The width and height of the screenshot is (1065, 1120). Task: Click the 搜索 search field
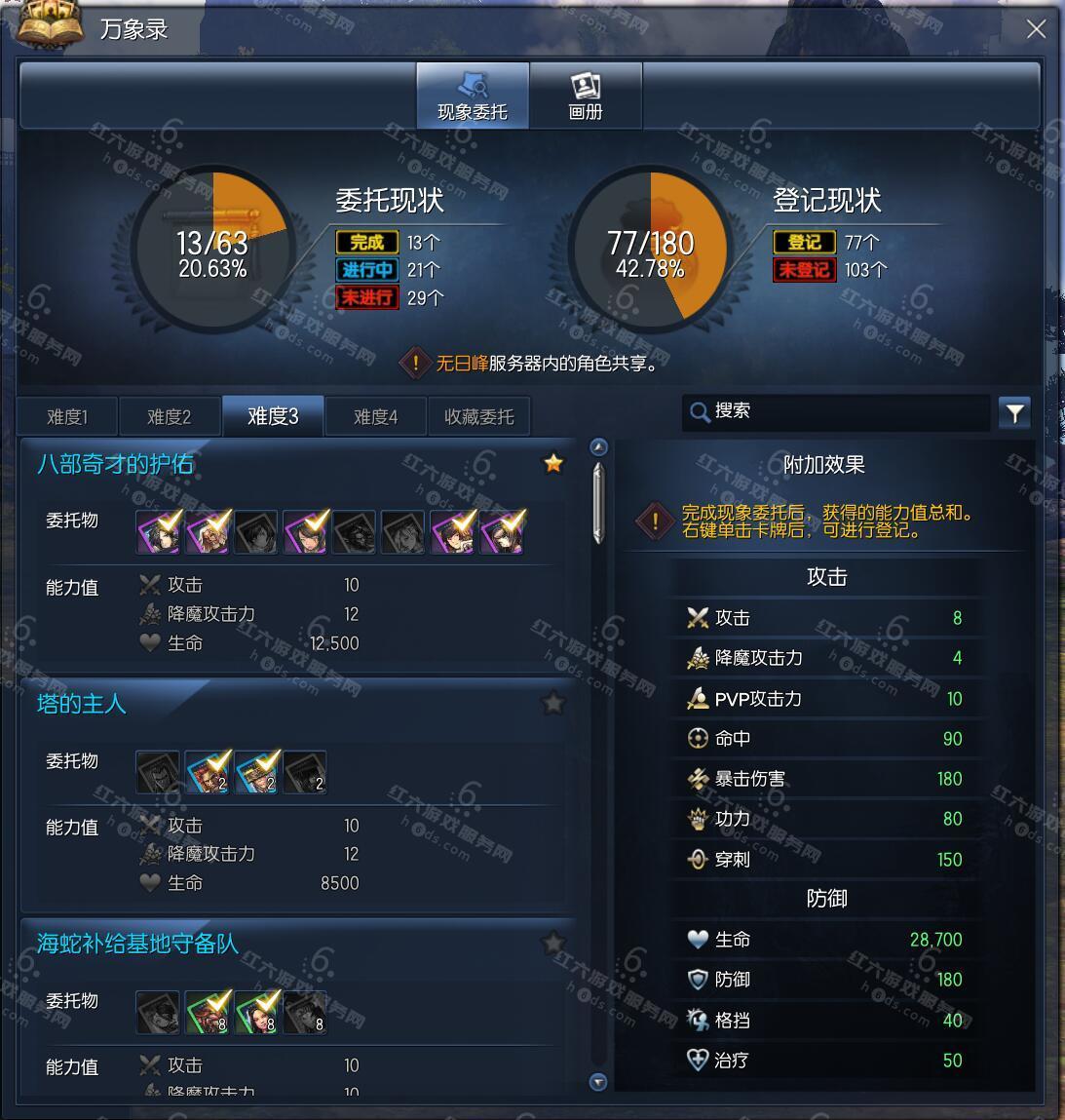tap(838, 411)
